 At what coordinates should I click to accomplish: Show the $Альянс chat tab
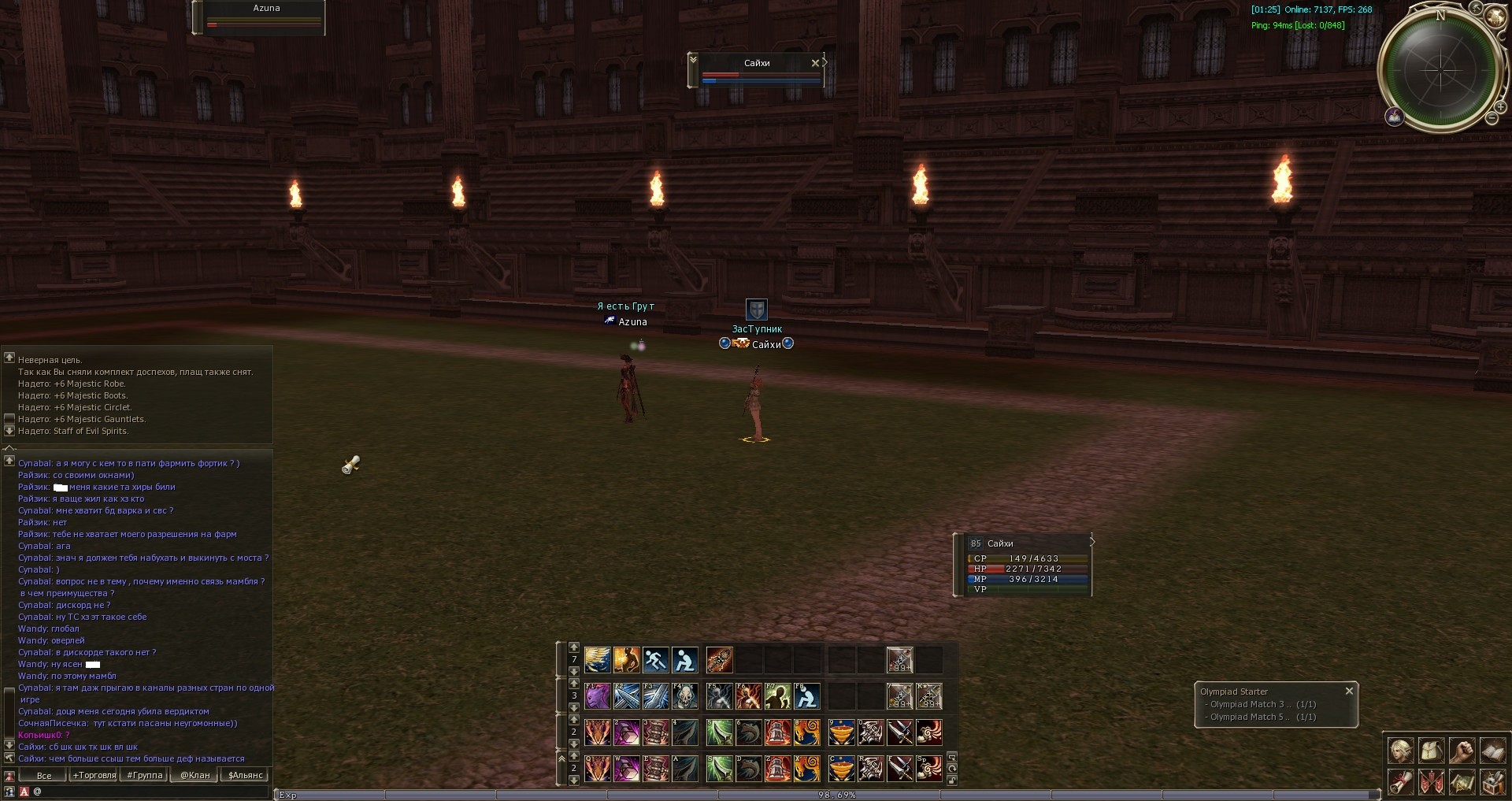point(245,775)
